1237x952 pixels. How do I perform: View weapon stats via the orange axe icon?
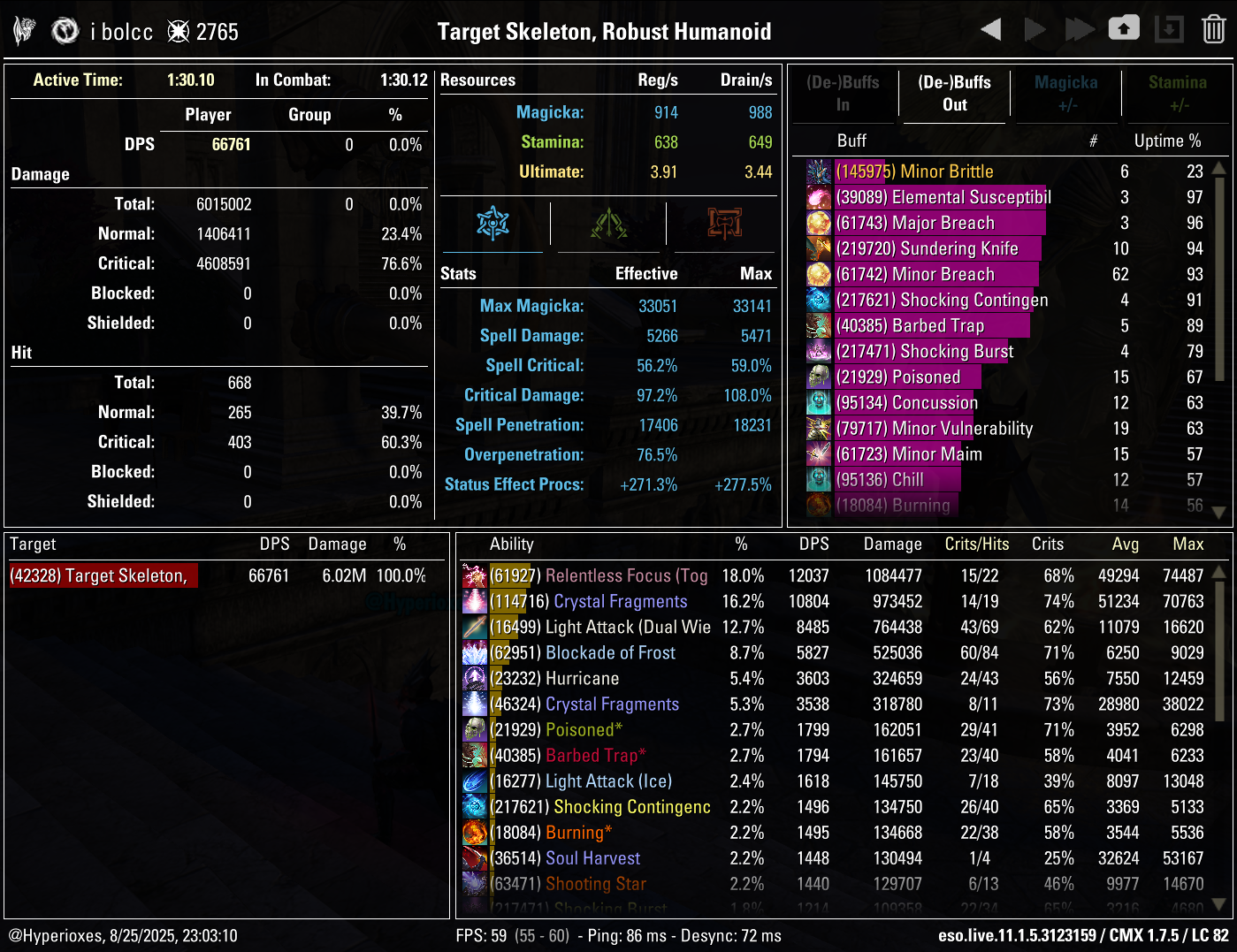[x=722, y=224]
